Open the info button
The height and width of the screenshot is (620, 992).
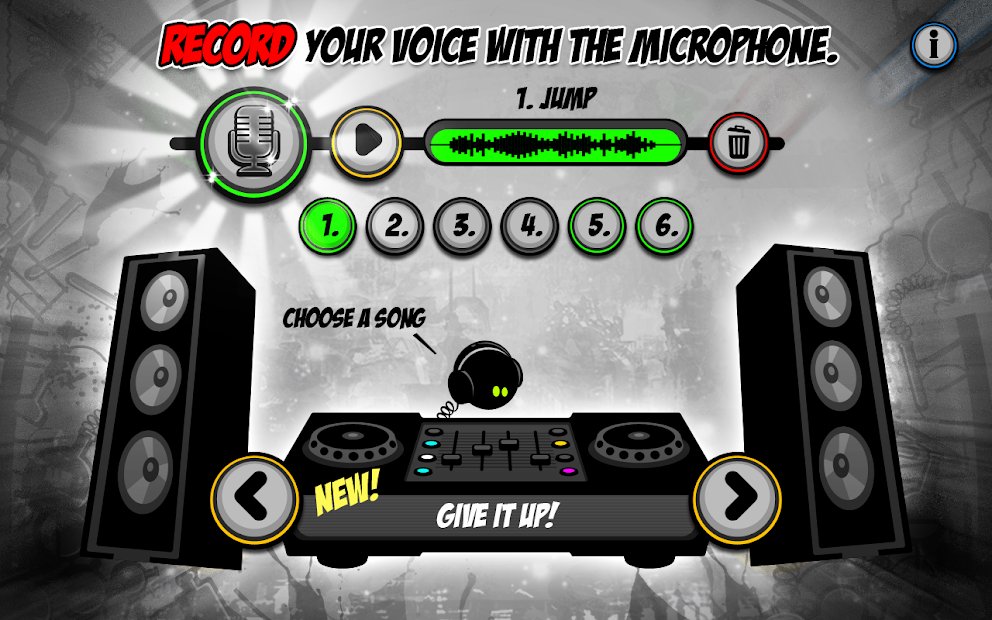click(934, 44)
